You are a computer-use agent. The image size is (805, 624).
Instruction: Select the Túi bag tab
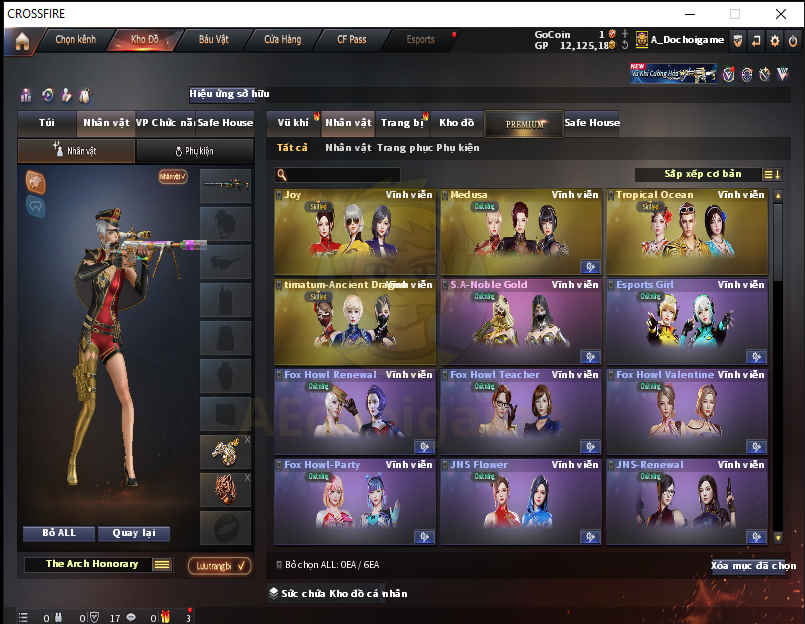[x=47, y=123]
